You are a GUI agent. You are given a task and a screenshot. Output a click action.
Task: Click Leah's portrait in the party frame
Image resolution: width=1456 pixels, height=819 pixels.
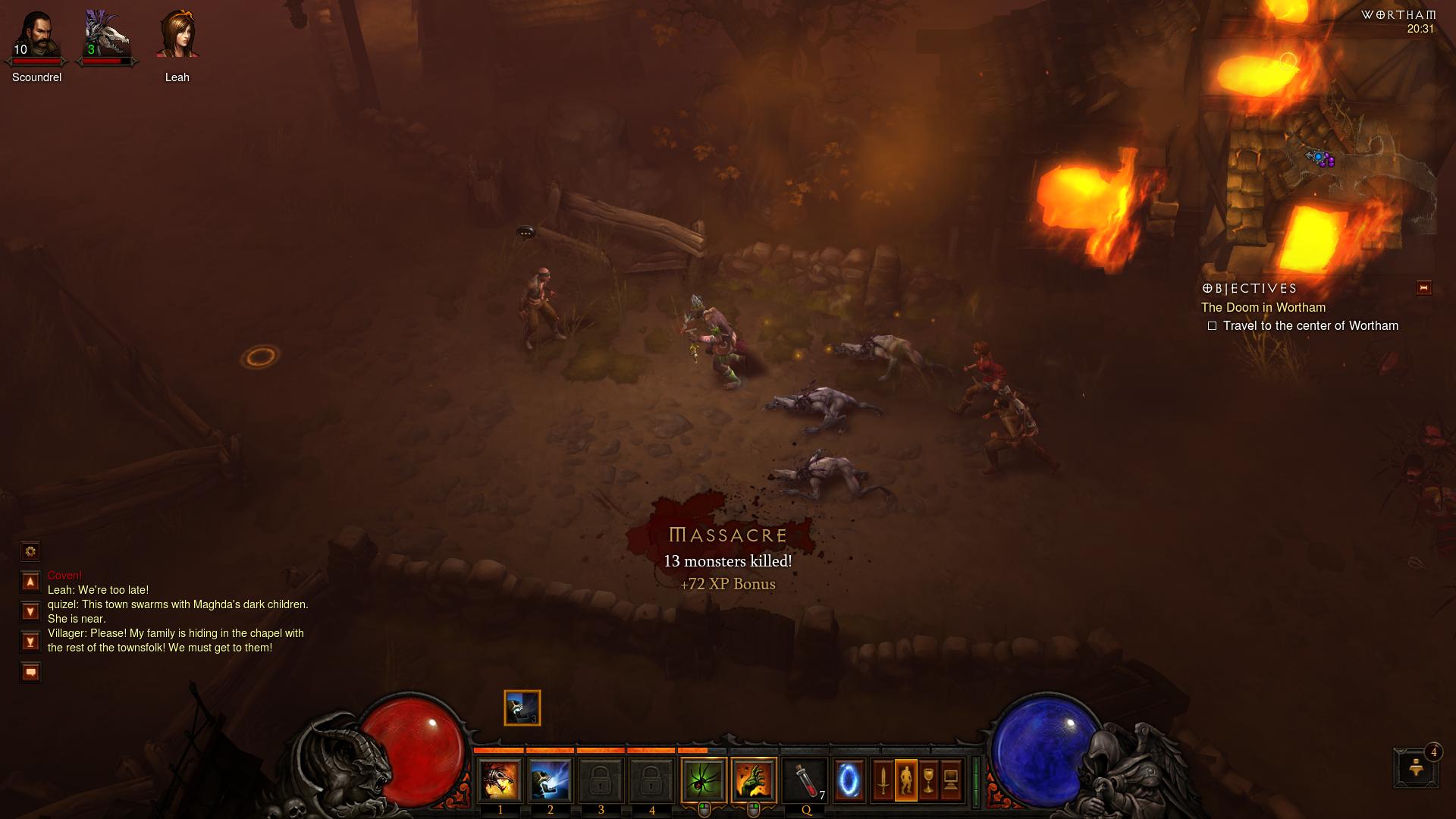[x=177, y=34]
